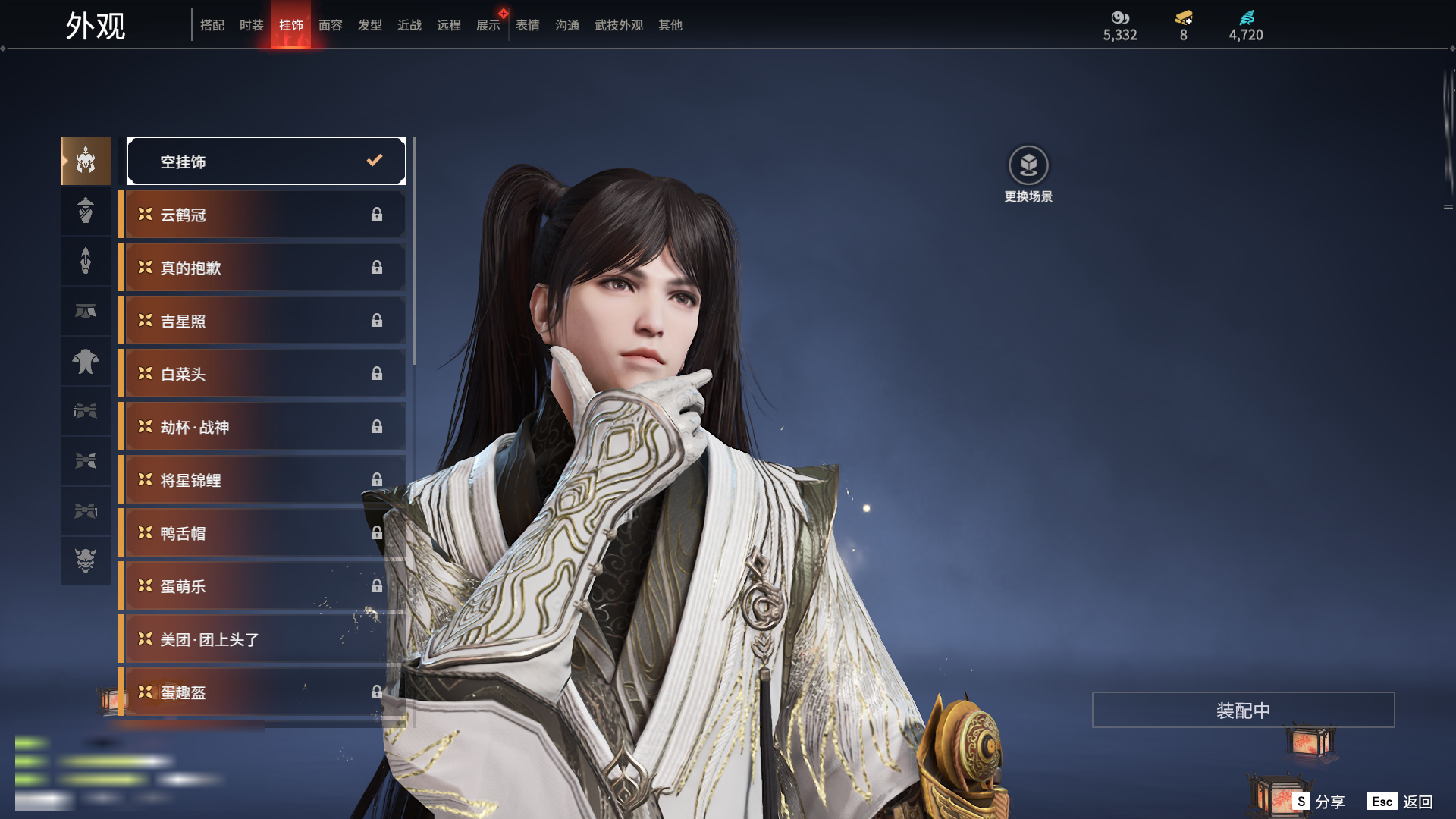
Task: Pick the 将星锦鲤 accessory
Action: point(262,480)
